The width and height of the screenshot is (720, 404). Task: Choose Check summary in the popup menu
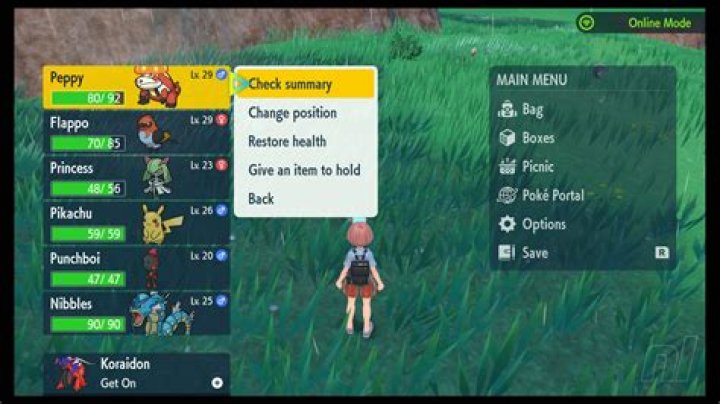tap(304, 84)
